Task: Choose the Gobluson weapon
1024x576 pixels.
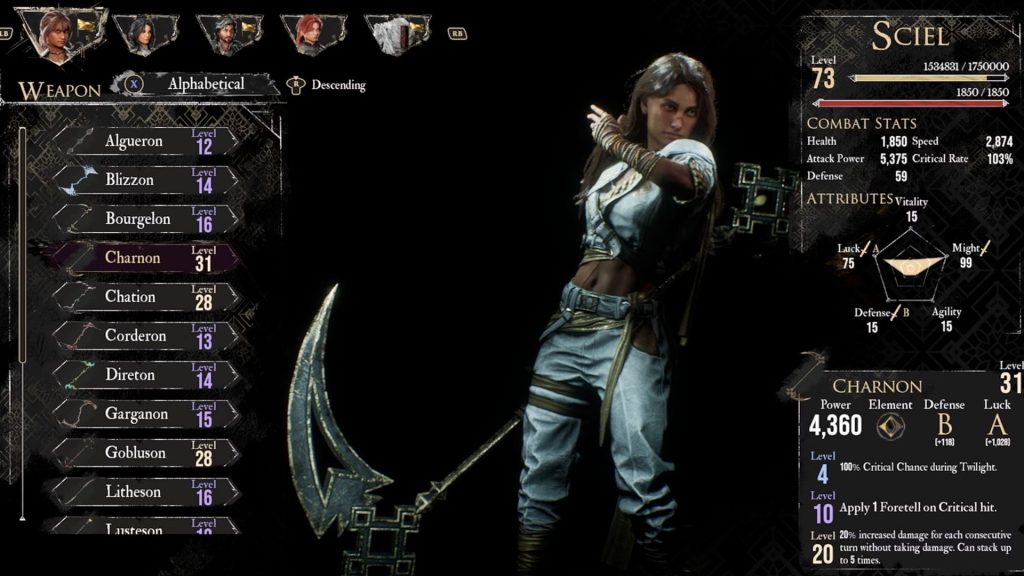Action: tap(145, 453)
